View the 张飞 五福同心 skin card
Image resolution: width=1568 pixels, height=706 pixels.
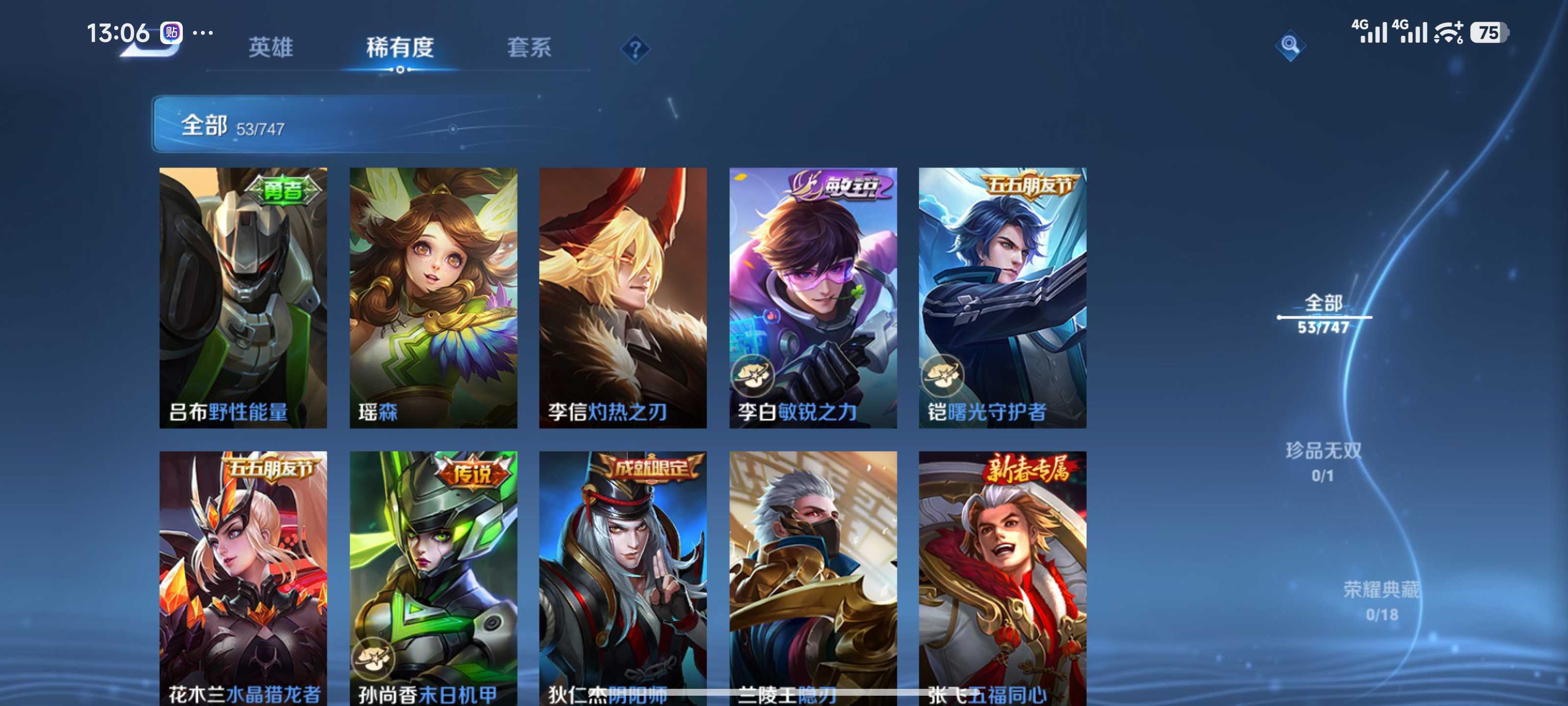[1002, 578]
